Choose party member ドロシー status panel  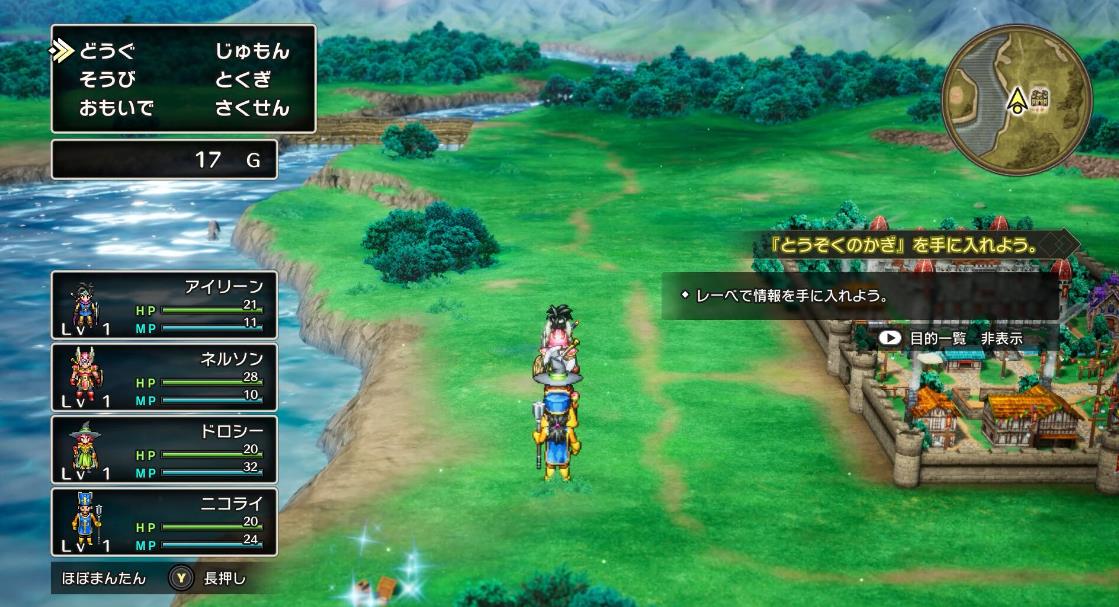[164, 449]
